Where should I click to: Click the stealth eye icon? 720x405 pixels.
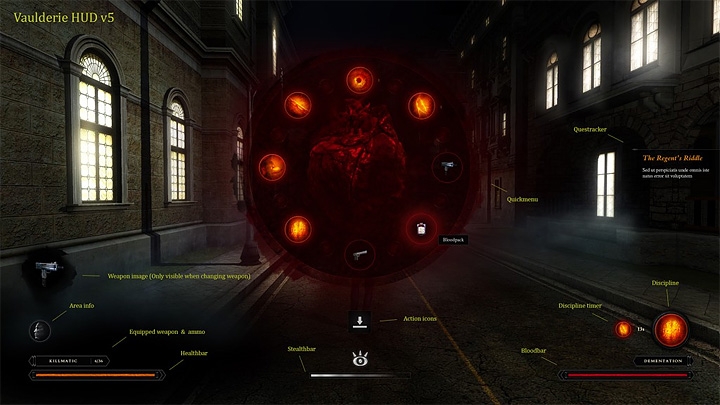click(x=360, y=357)
